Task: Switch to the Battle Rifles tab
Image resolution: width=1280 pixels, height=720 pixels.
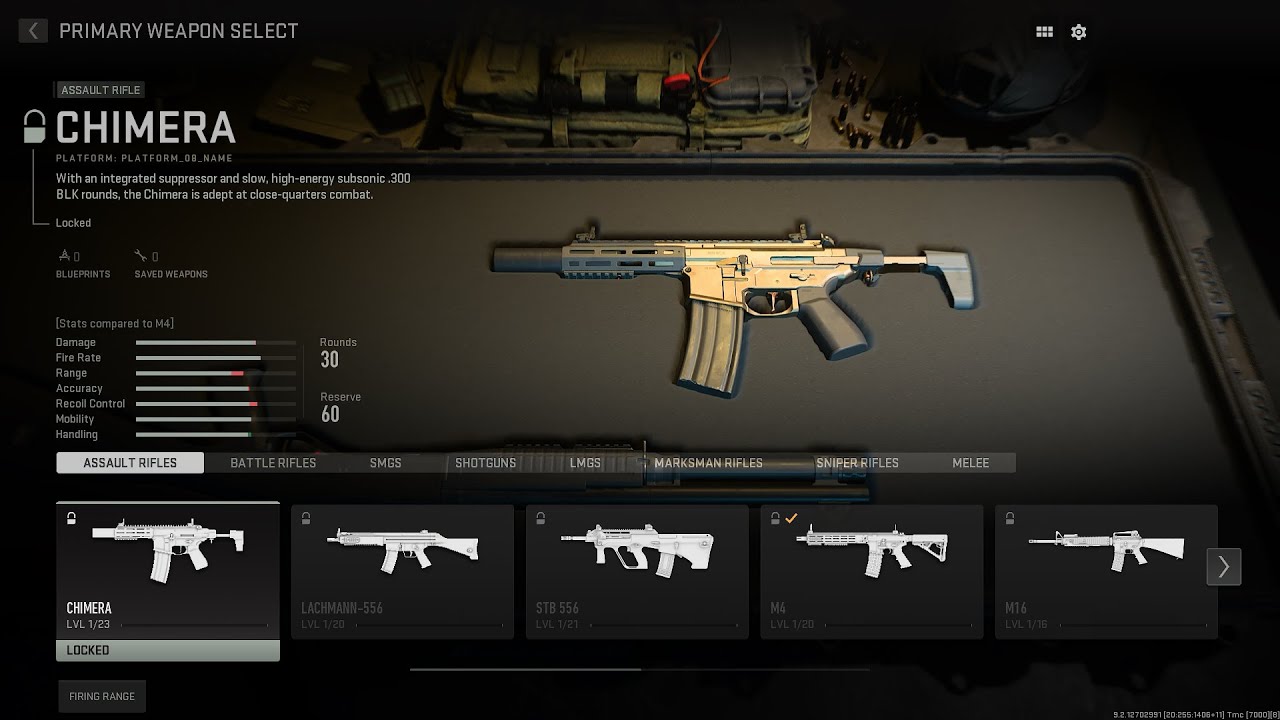Action: [x=273, y=463]
